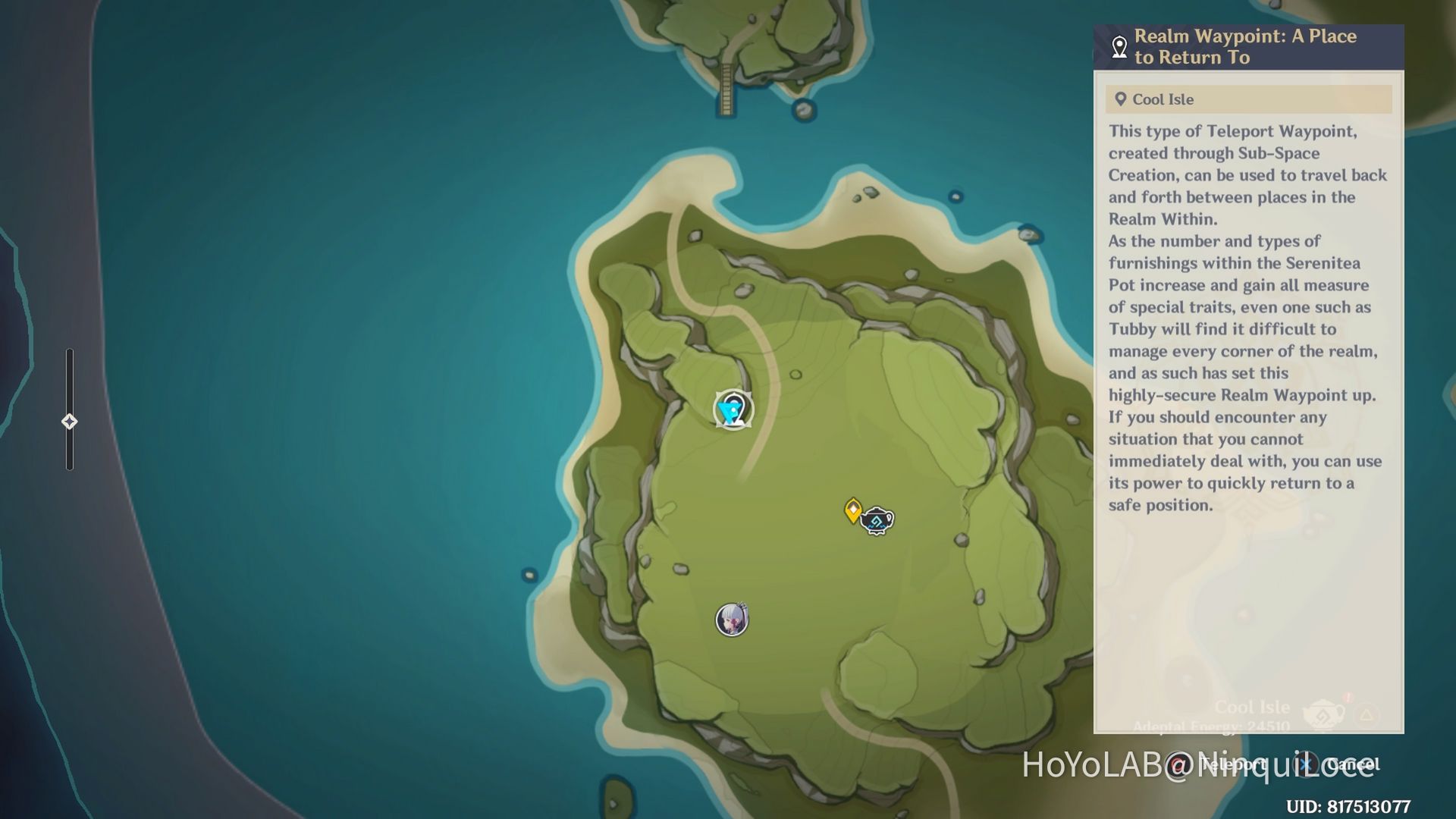Screen dimensions: 1456x819
Task: Click the location pin icon beside the Cool Isle label
Action: point(1119,98)
